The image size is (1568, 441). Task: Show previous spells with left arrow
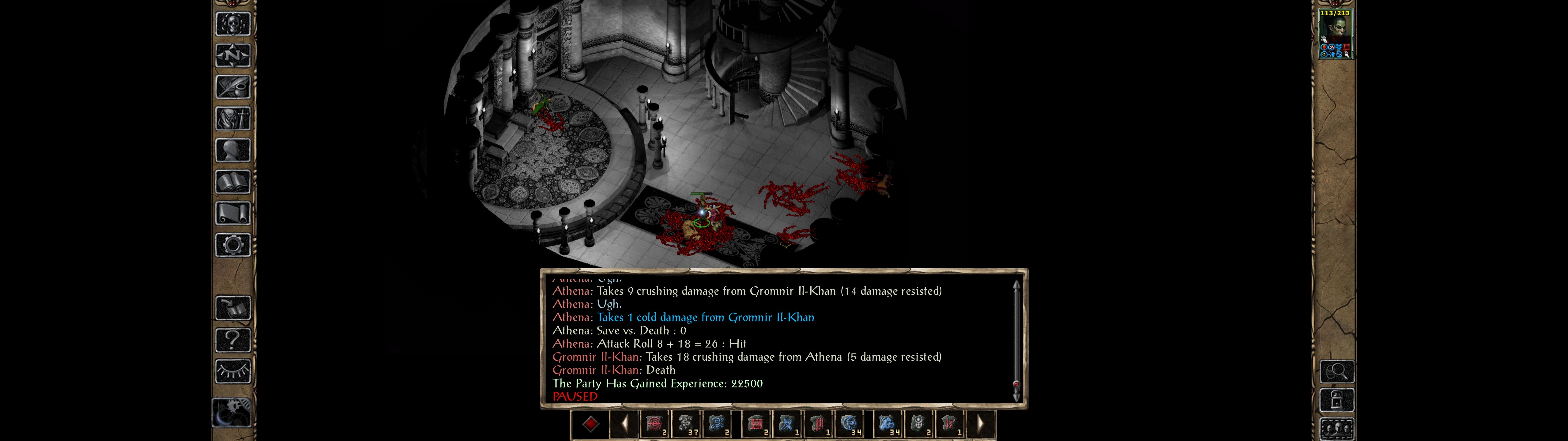click(624, 424)
